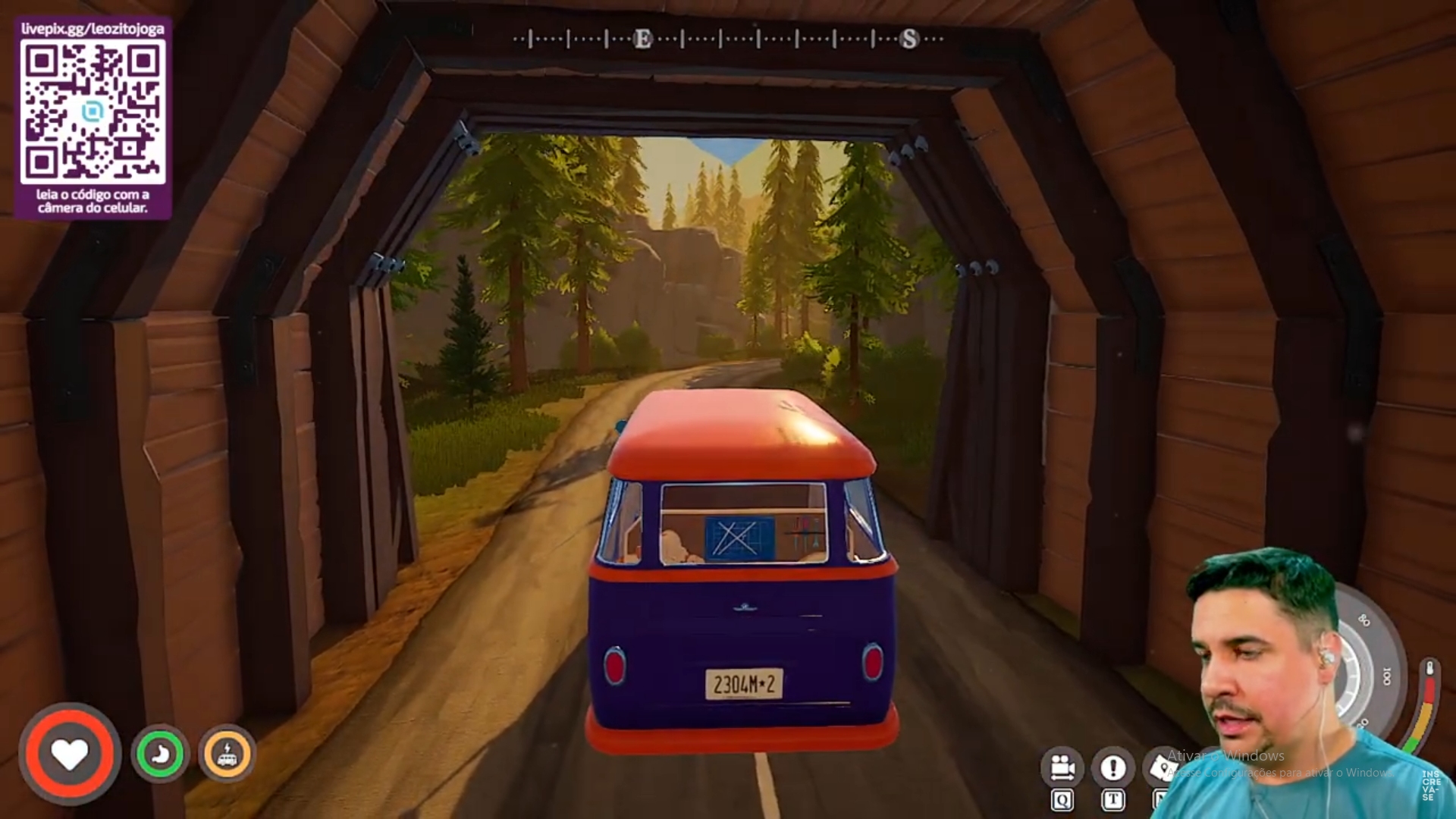Click the heart health icon
The width and height of the screenshot is (1456, 819).
69,754
